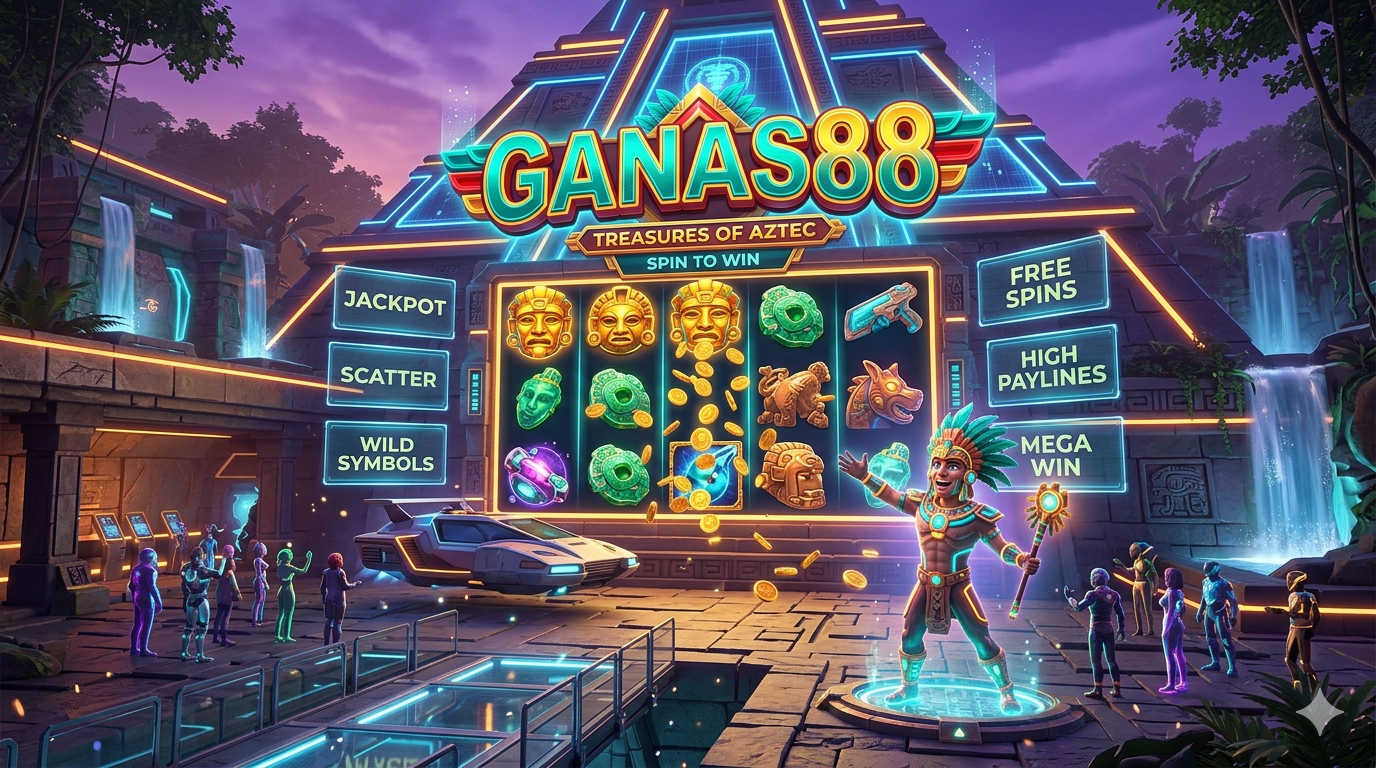Open the Scatter info panel
Image resolution: width=1376 pixels, height=768 pixels.
(388, 378)
